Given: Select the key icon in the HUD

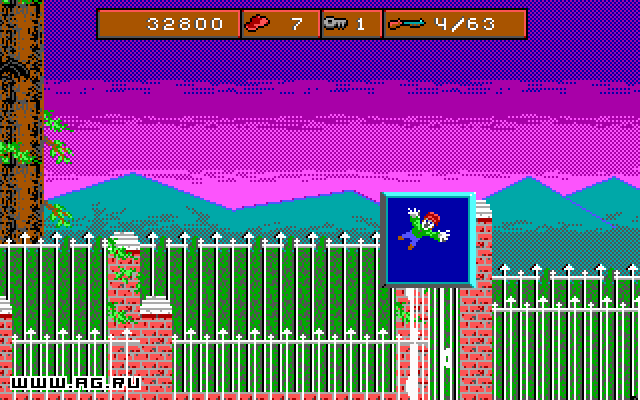Looking at the screenshot, I should [x=336, y=24].
